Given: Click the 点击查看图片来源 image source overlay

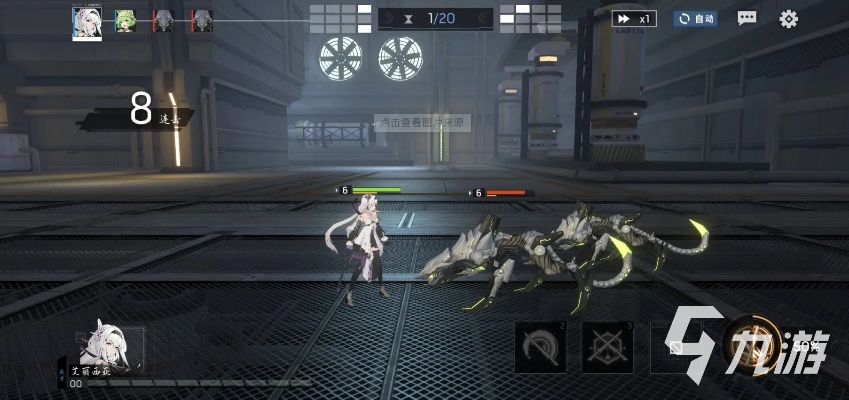Looking at the screenshot, I should 423,122.
